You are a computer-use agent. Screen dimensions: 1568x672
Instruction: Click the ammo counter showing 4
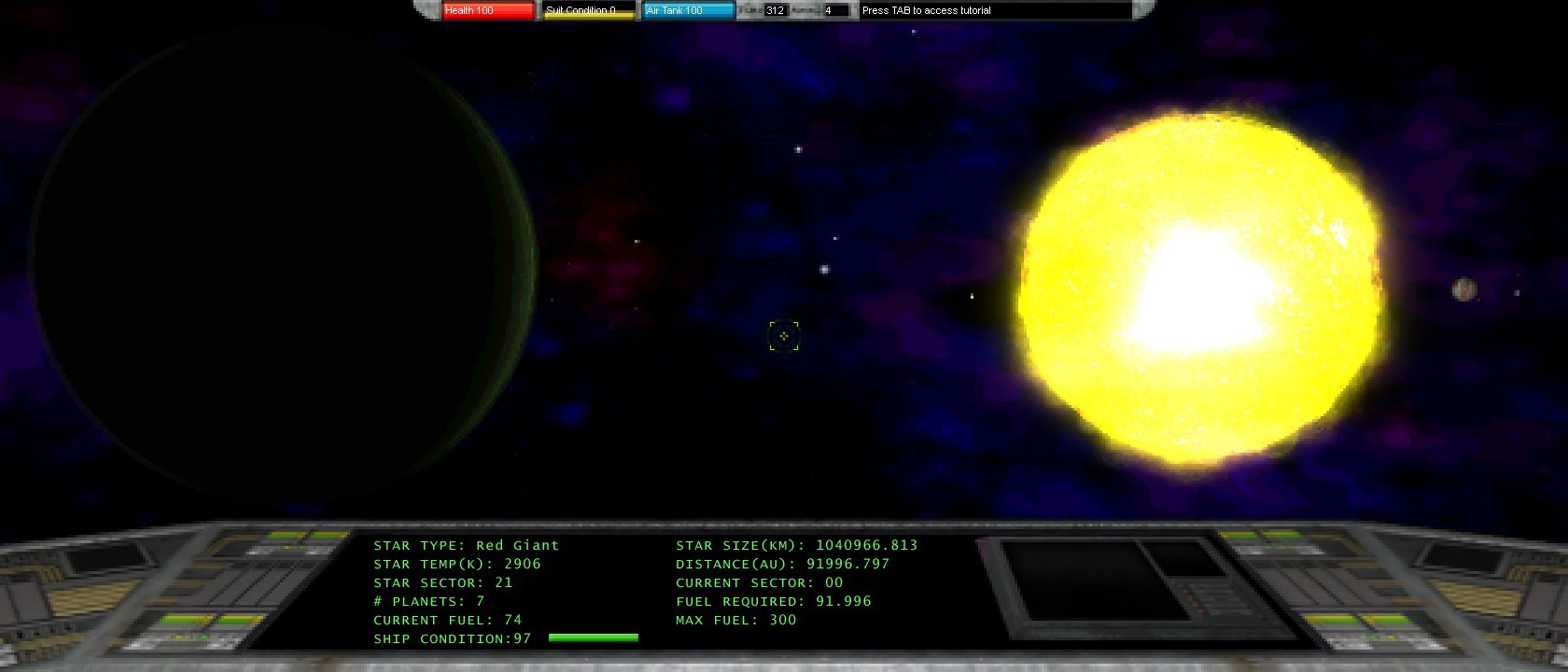(x=831, y=10)
